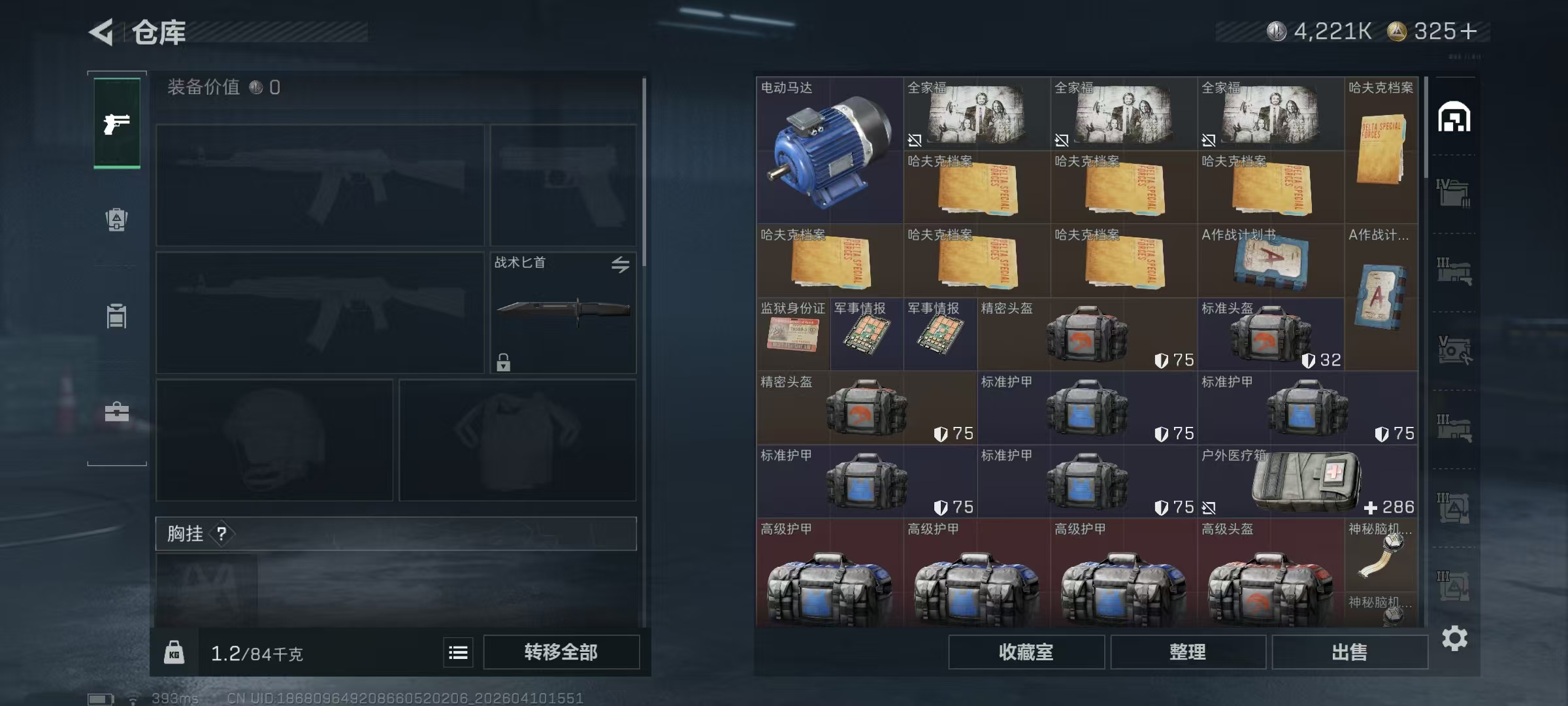Switch to the pistol equipment tab
Screen dimensions: 1568x706
116,121
